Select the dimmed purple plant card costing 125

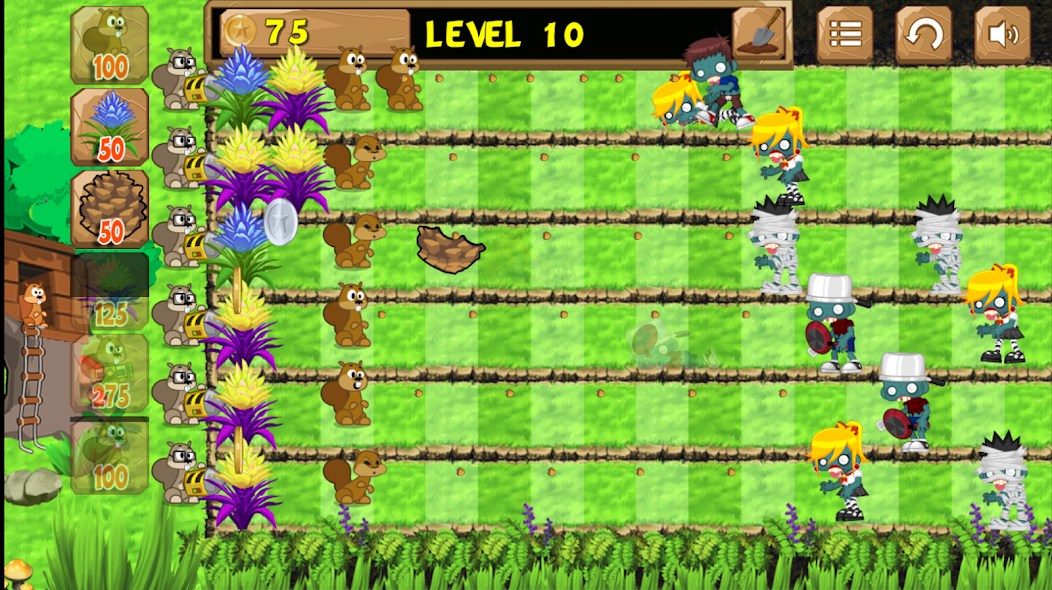pos(110,291)
